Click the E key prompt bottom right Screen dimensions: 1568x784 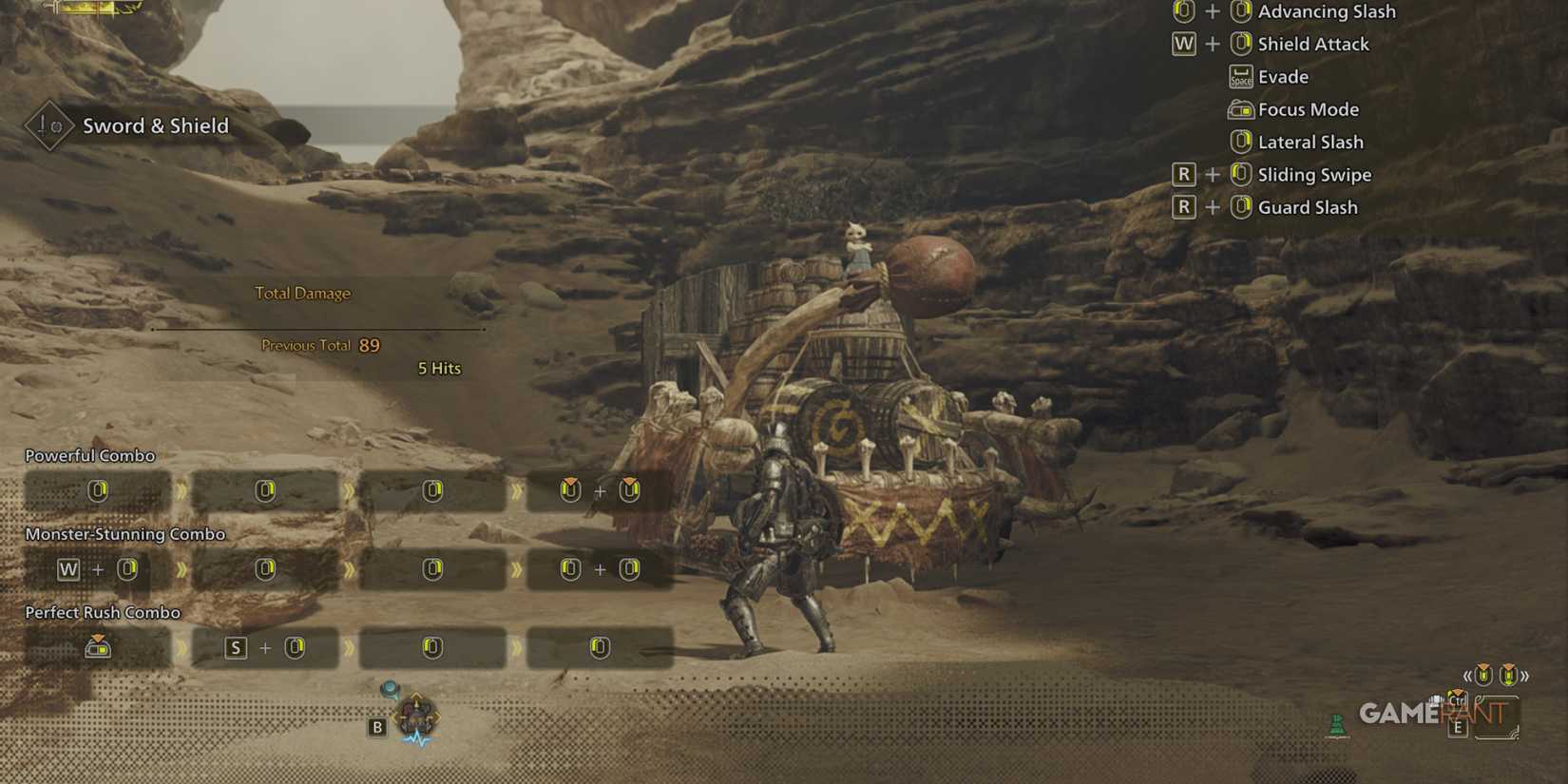coord(1458,729)
